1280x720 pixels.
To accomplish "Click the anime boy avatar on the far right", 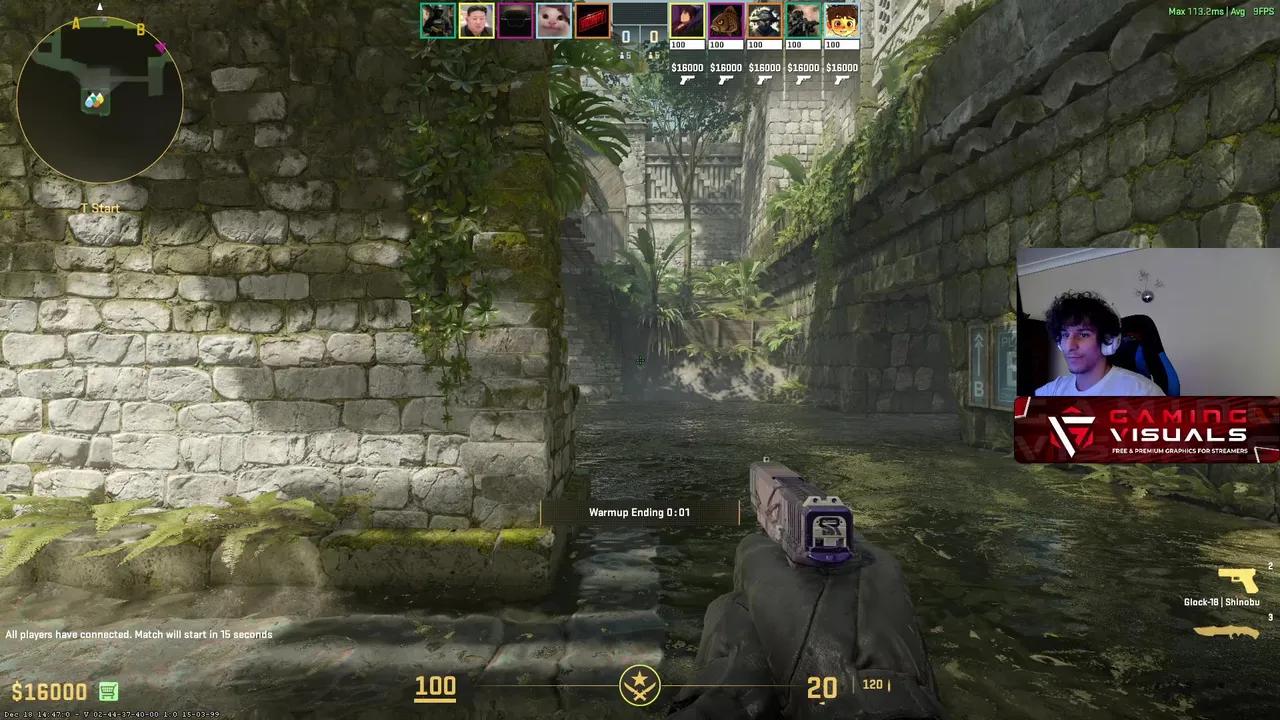I will tap(840, 21).
